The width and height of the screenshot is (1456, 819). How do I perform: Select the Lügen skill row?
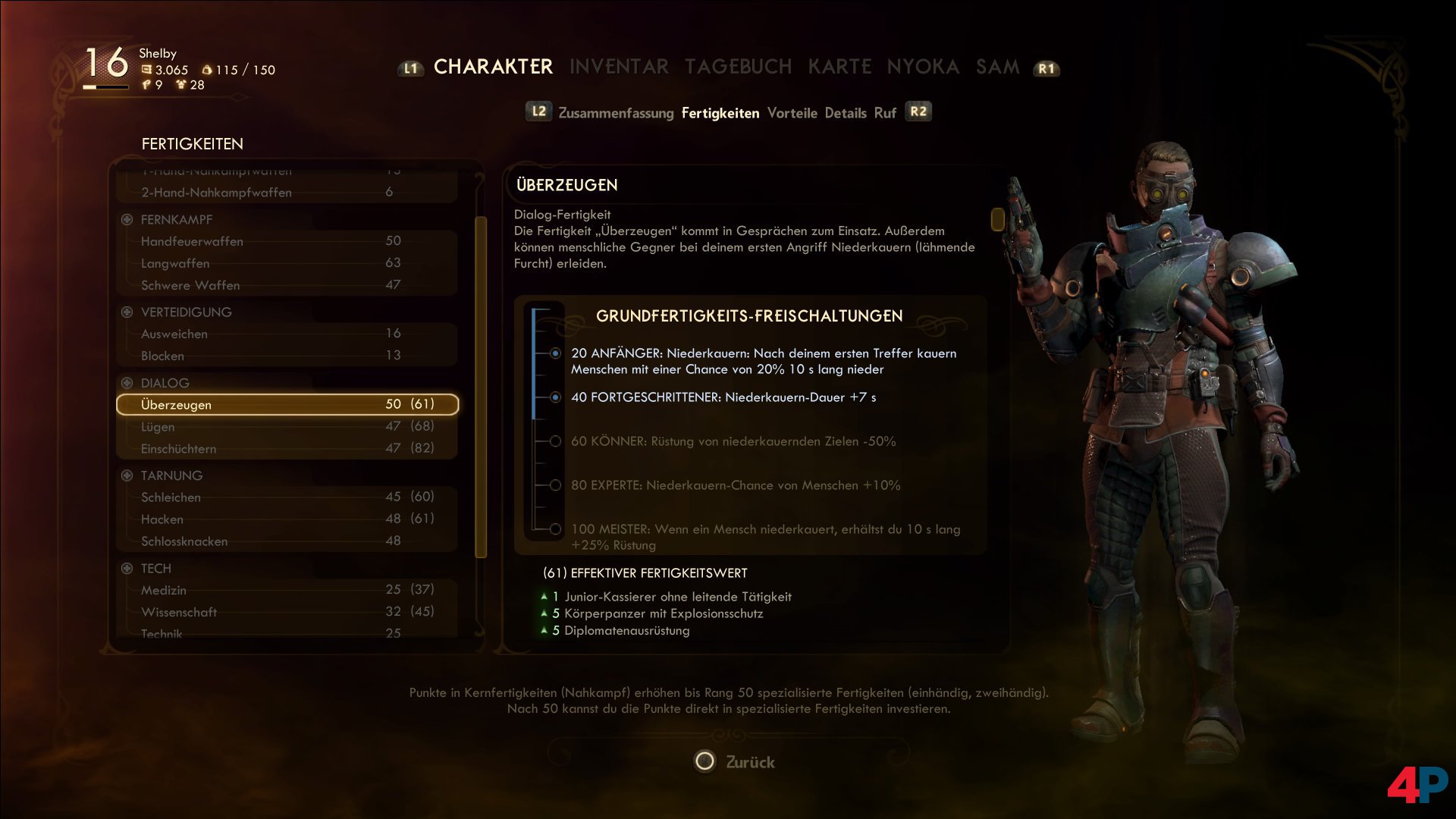click(x=287, y=427)
